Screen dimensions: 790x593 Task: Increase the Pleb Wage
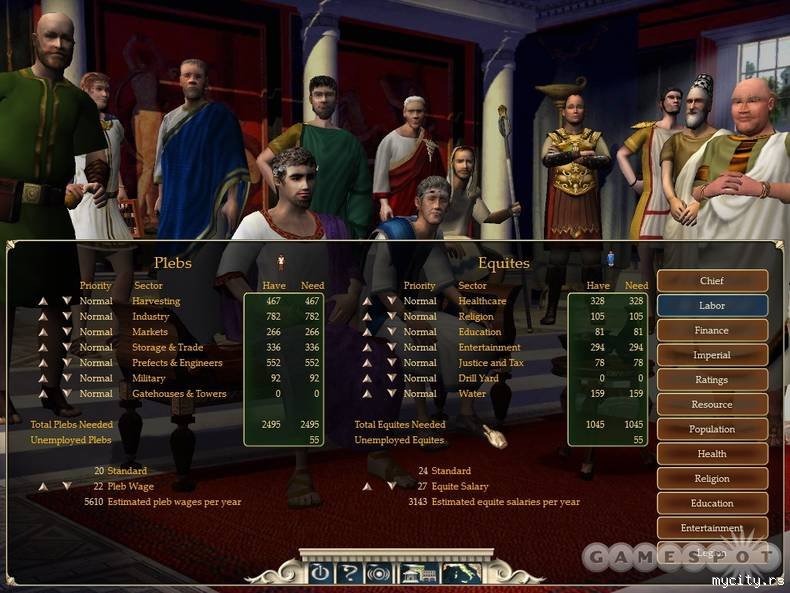(43, 487)
